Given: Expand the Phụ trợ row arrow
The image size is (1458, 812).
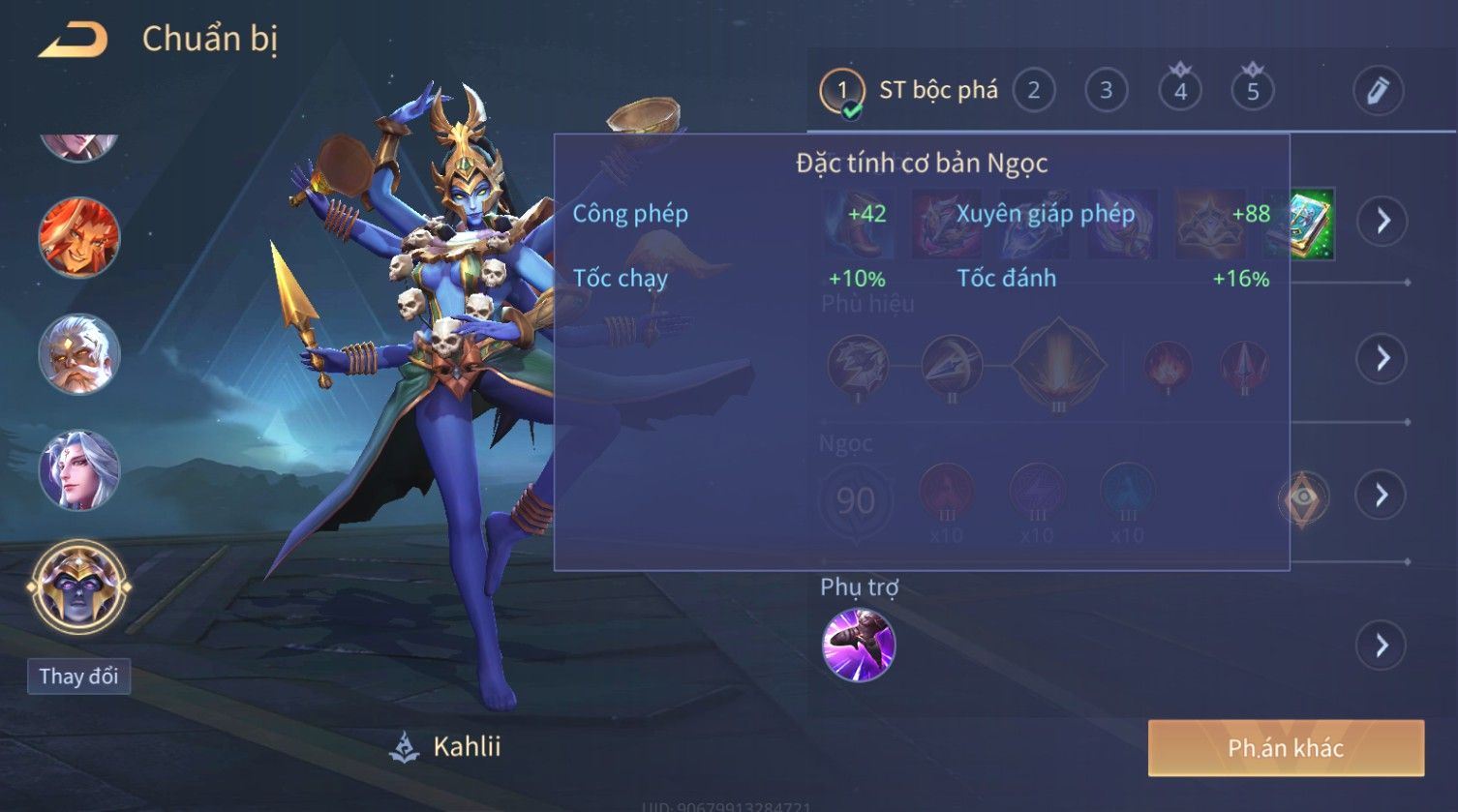Looking at the screenshot, I should (1382, 645).
